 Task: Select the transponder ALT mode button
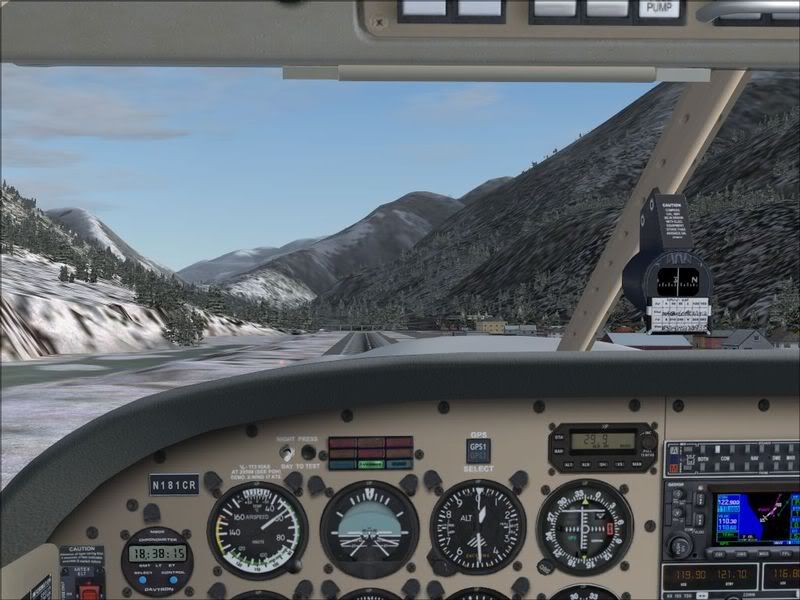click(568, 464)
